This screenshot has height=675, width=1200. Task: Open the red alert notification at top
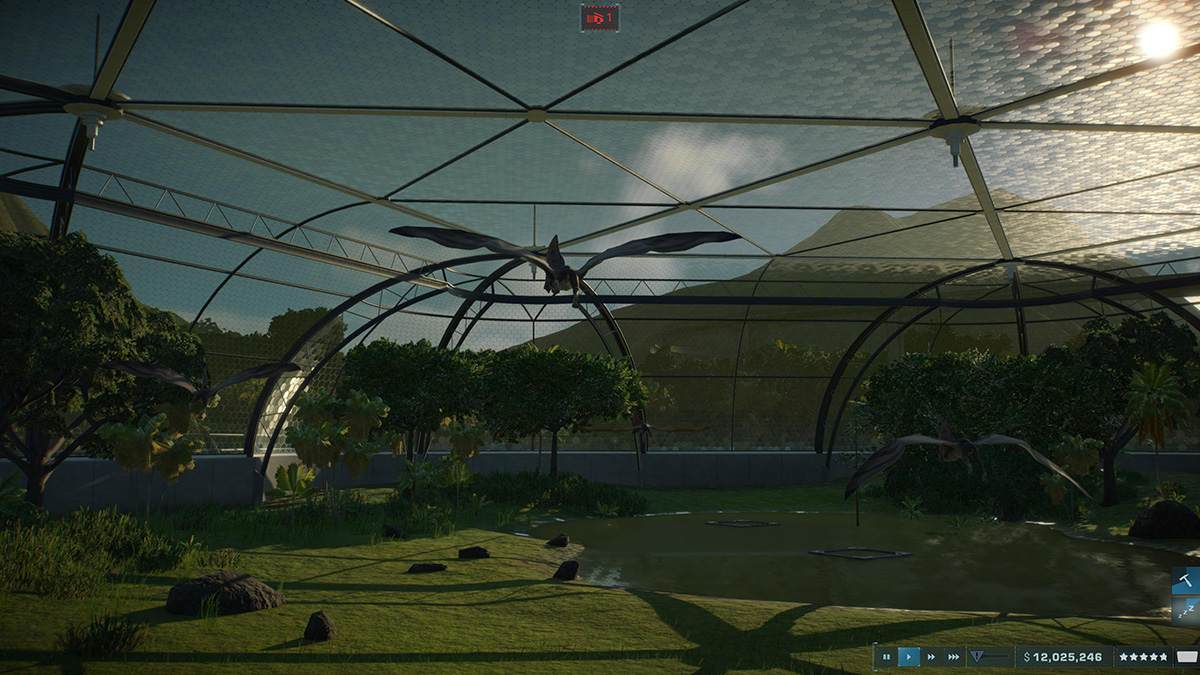600,17
